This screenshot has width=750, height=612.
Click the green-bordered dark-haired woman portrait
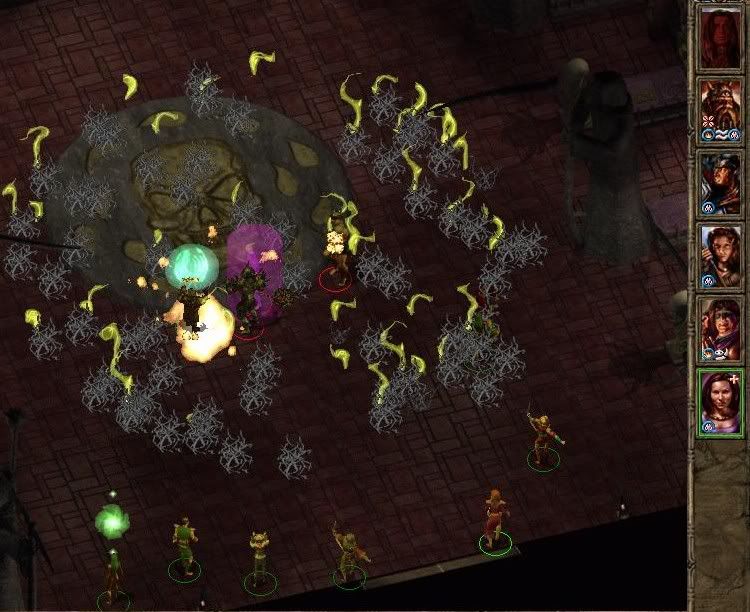(719, 401)
